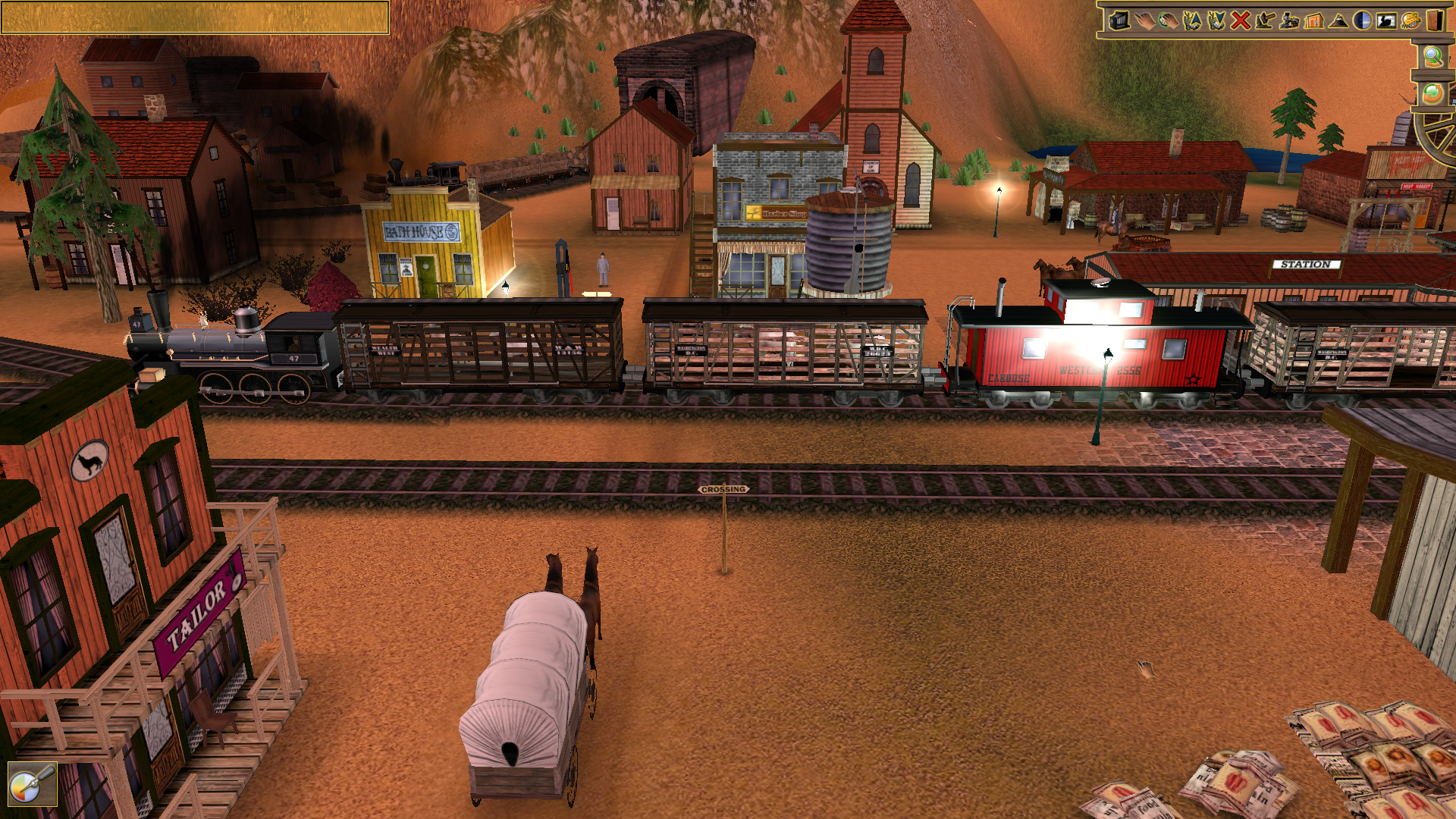The width and height of the screenshot is (1456, 819).
Task: Select the building placement tool
Action: click(x=1313, y=20)
